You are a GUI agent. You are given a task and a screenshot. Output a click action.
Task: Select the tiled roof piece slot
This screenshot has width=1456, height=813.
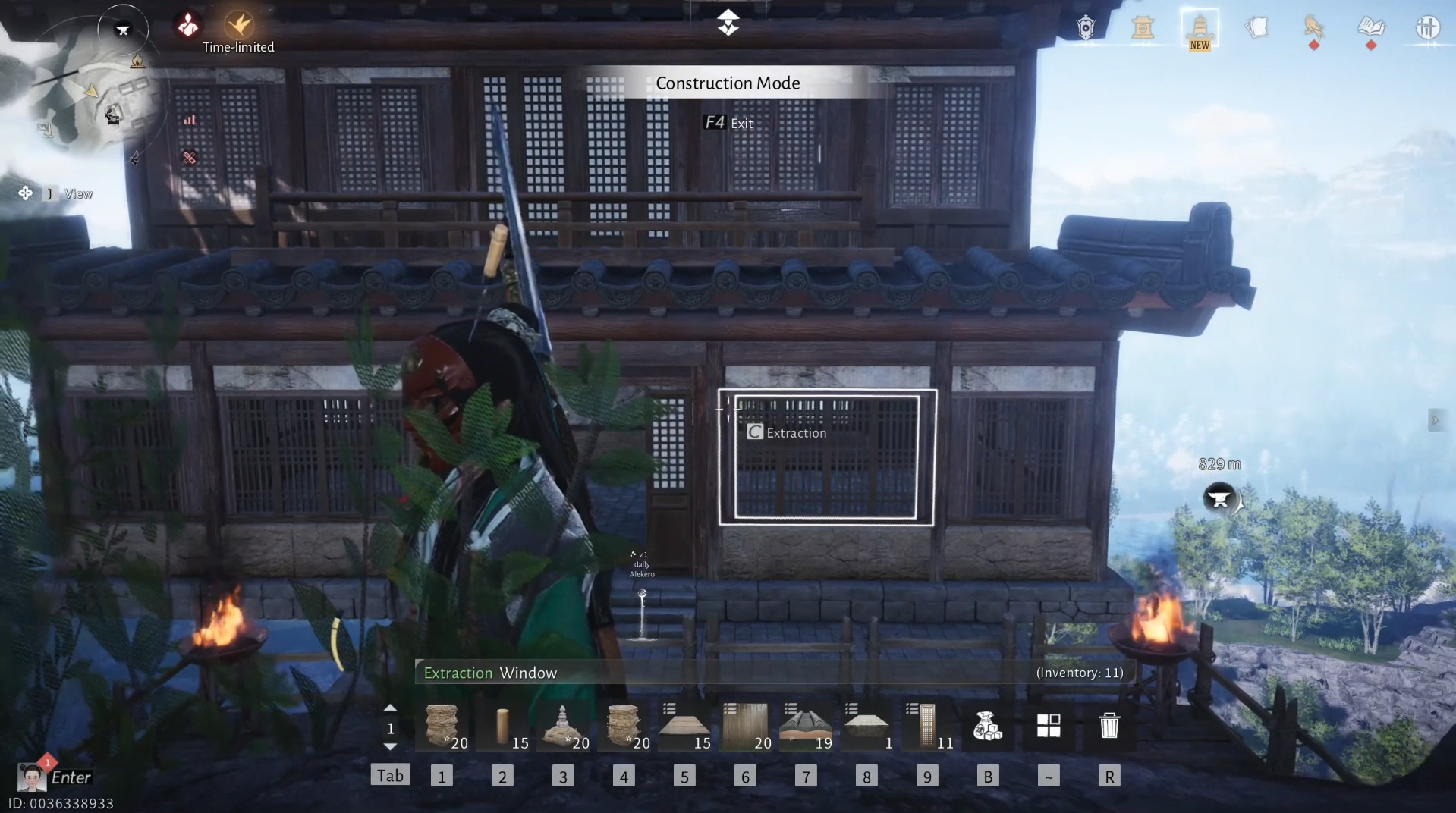click(806, 727)
